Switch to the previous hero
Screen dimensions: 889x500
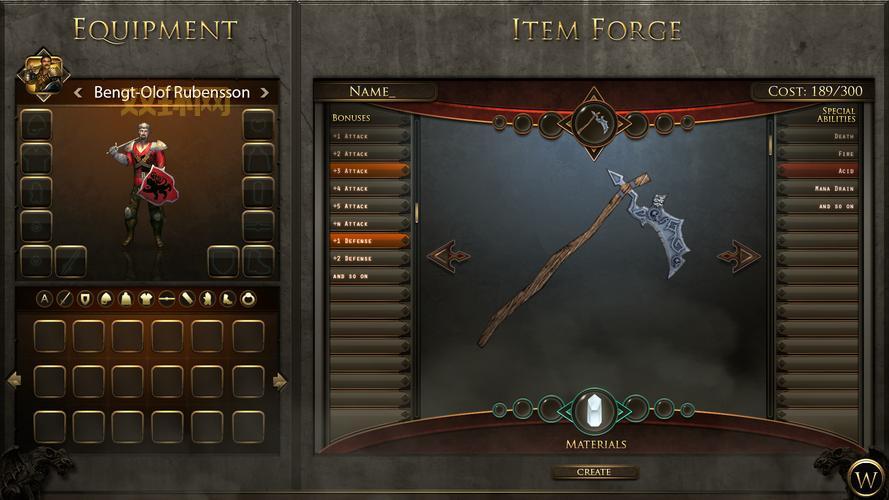(x=78, y=93)
